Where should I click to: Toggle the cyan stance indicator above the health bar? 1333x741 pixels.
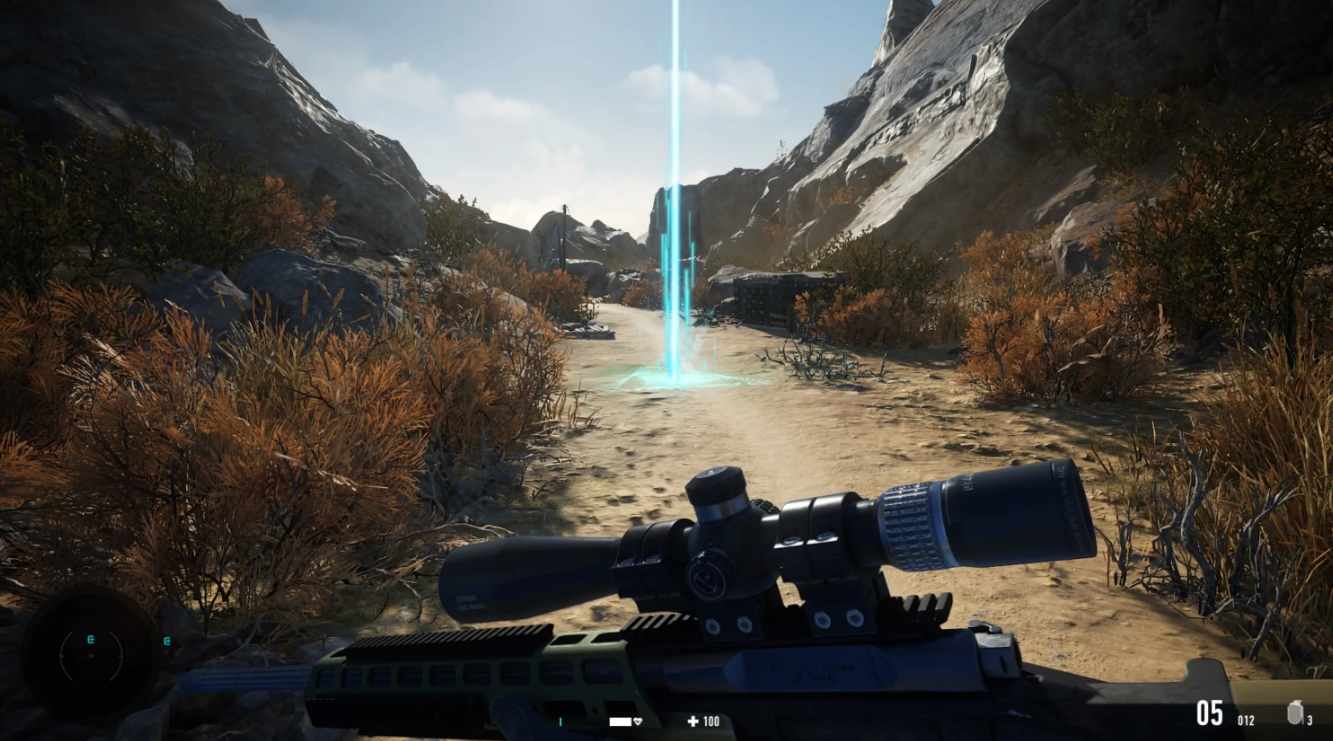tap(561, 721)
